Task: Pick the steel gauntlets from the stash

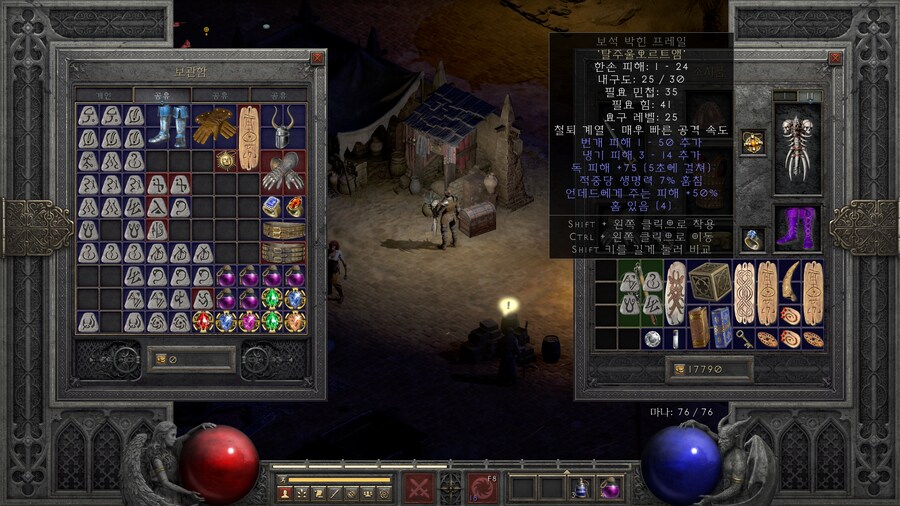Action: tap(282, 171)
